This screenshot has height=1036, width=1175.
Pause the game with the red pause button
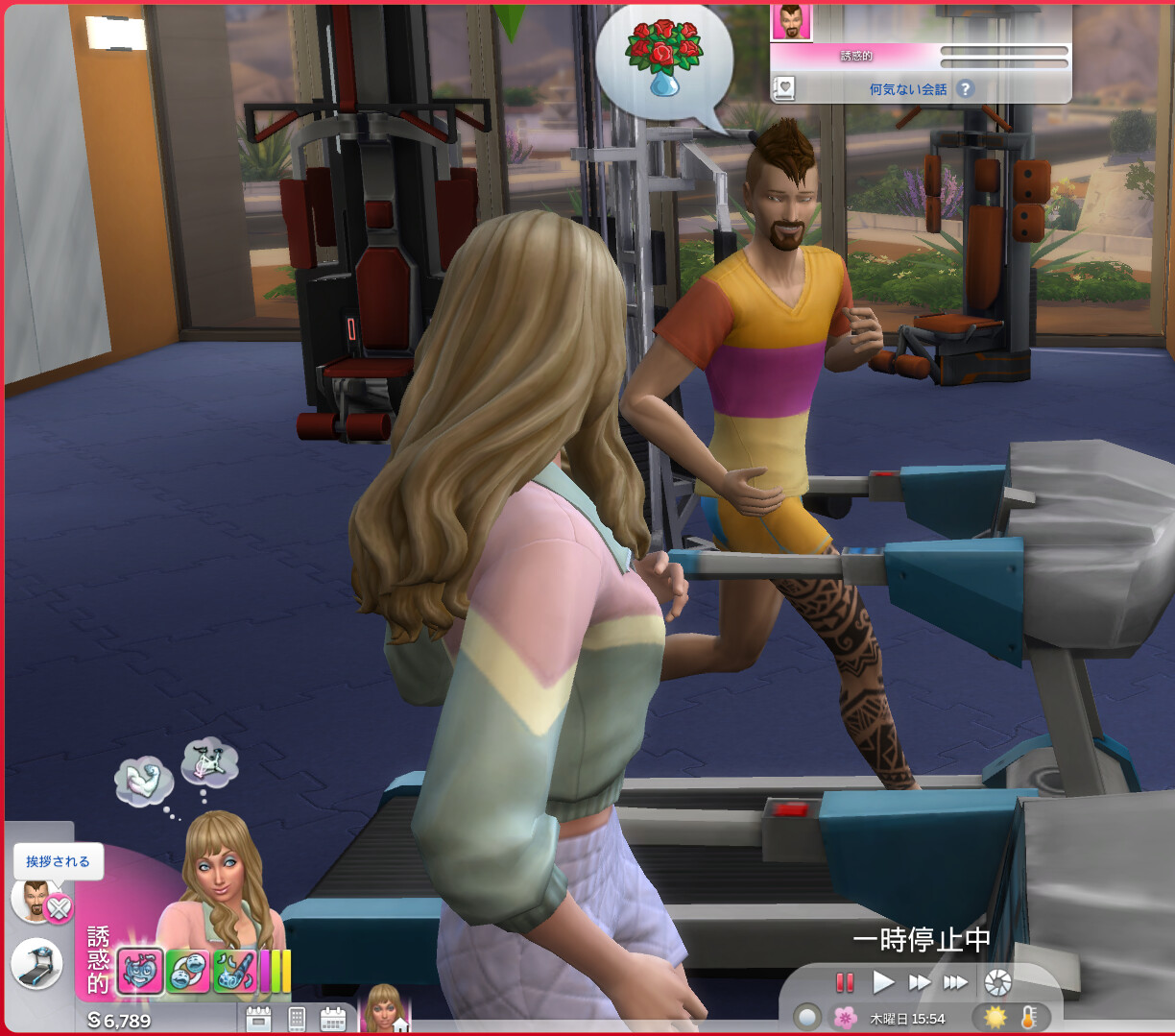(845, 982)
